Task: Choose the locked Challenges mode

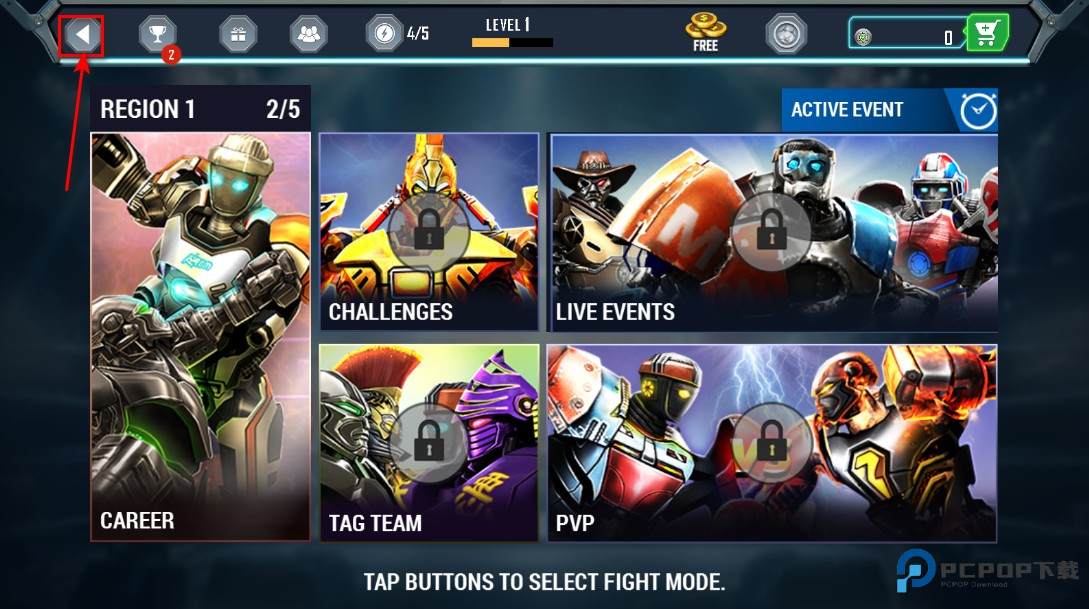Action: click(429, 232)
